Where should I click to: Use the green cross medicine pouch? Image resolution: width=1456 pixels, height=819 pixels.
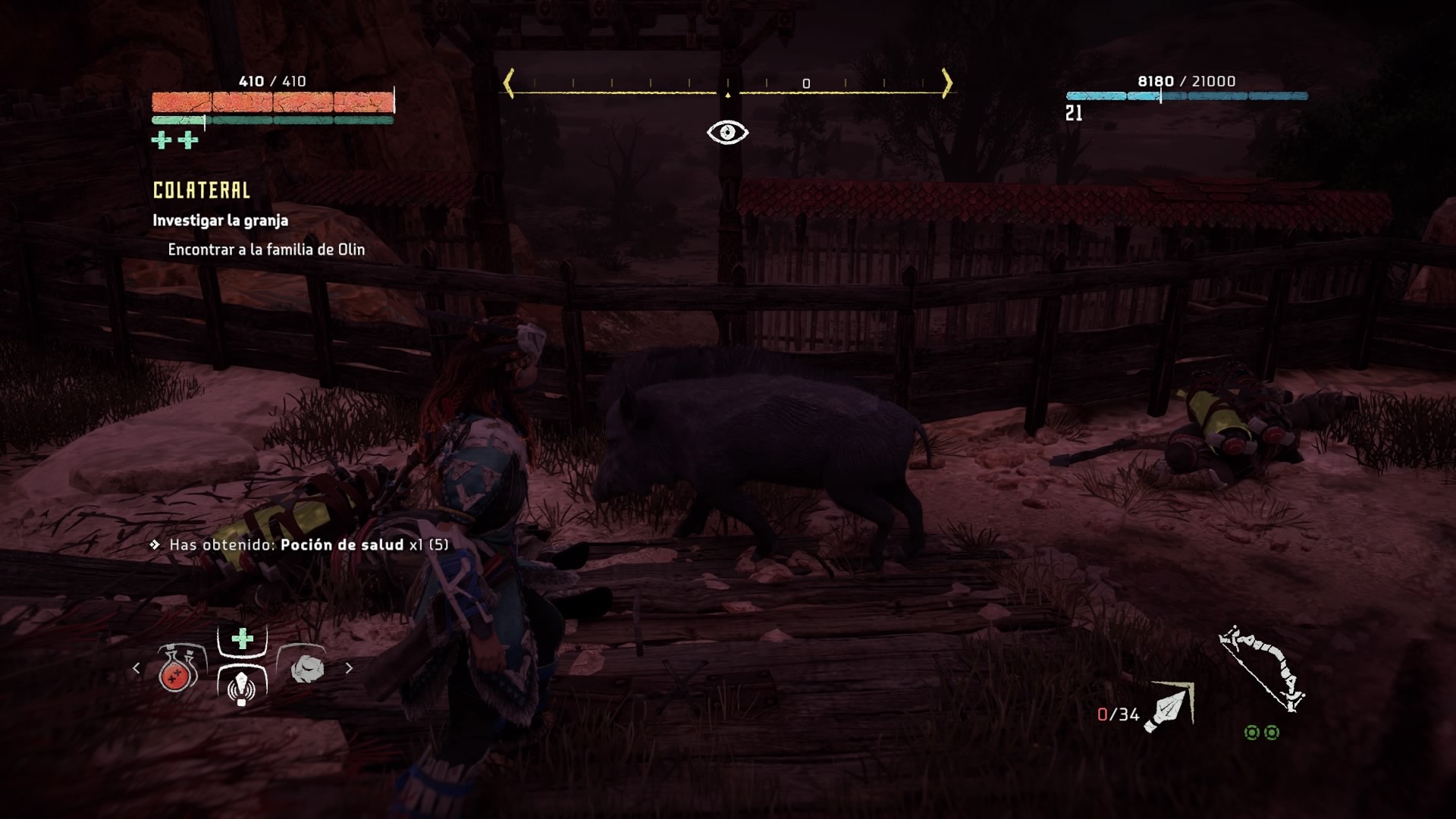(242, 639)
